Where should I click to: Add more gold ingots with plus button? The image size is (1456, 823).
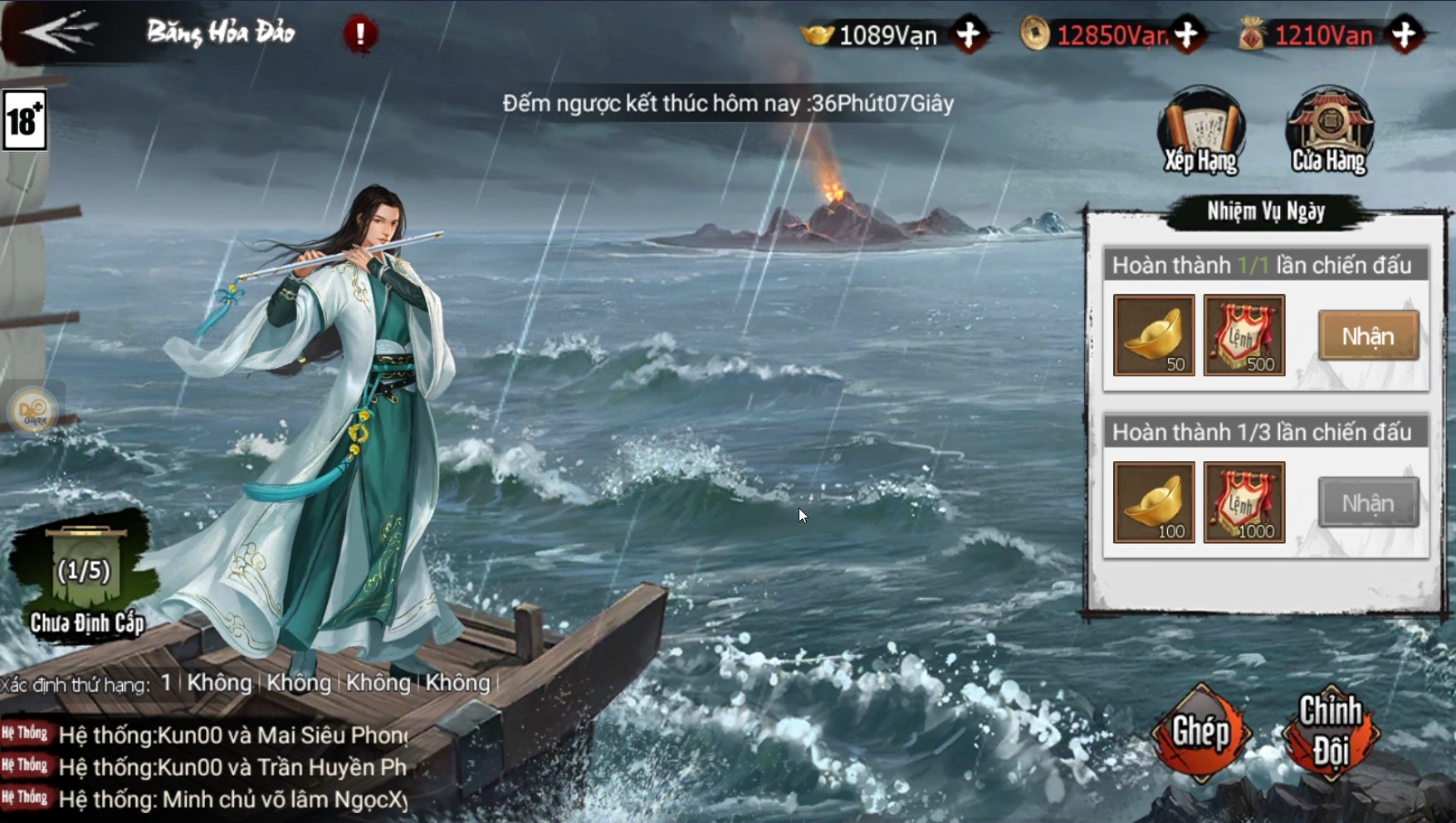[969, 35]
